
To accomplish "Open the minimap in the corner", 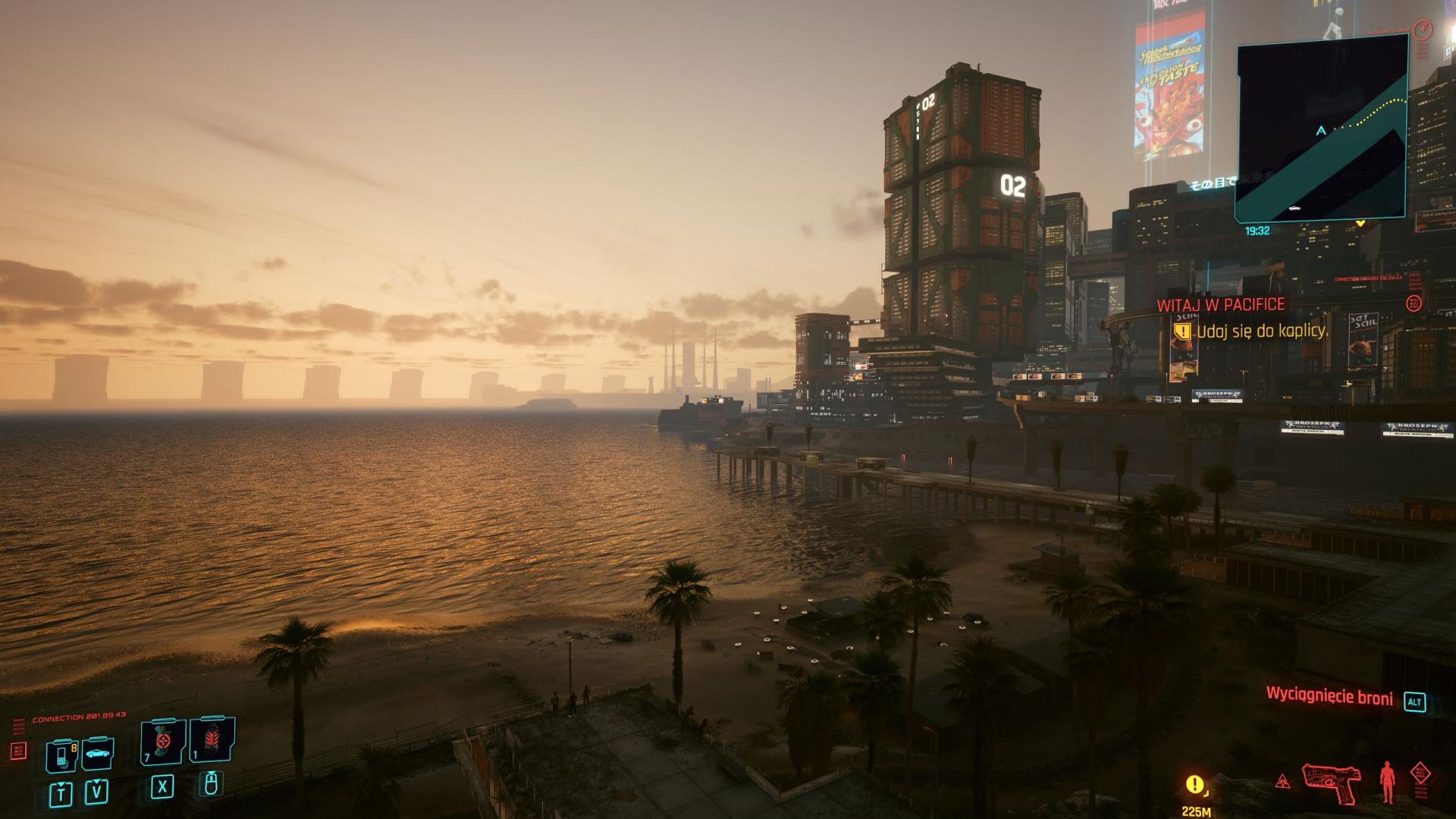I will coord(1322,129).
